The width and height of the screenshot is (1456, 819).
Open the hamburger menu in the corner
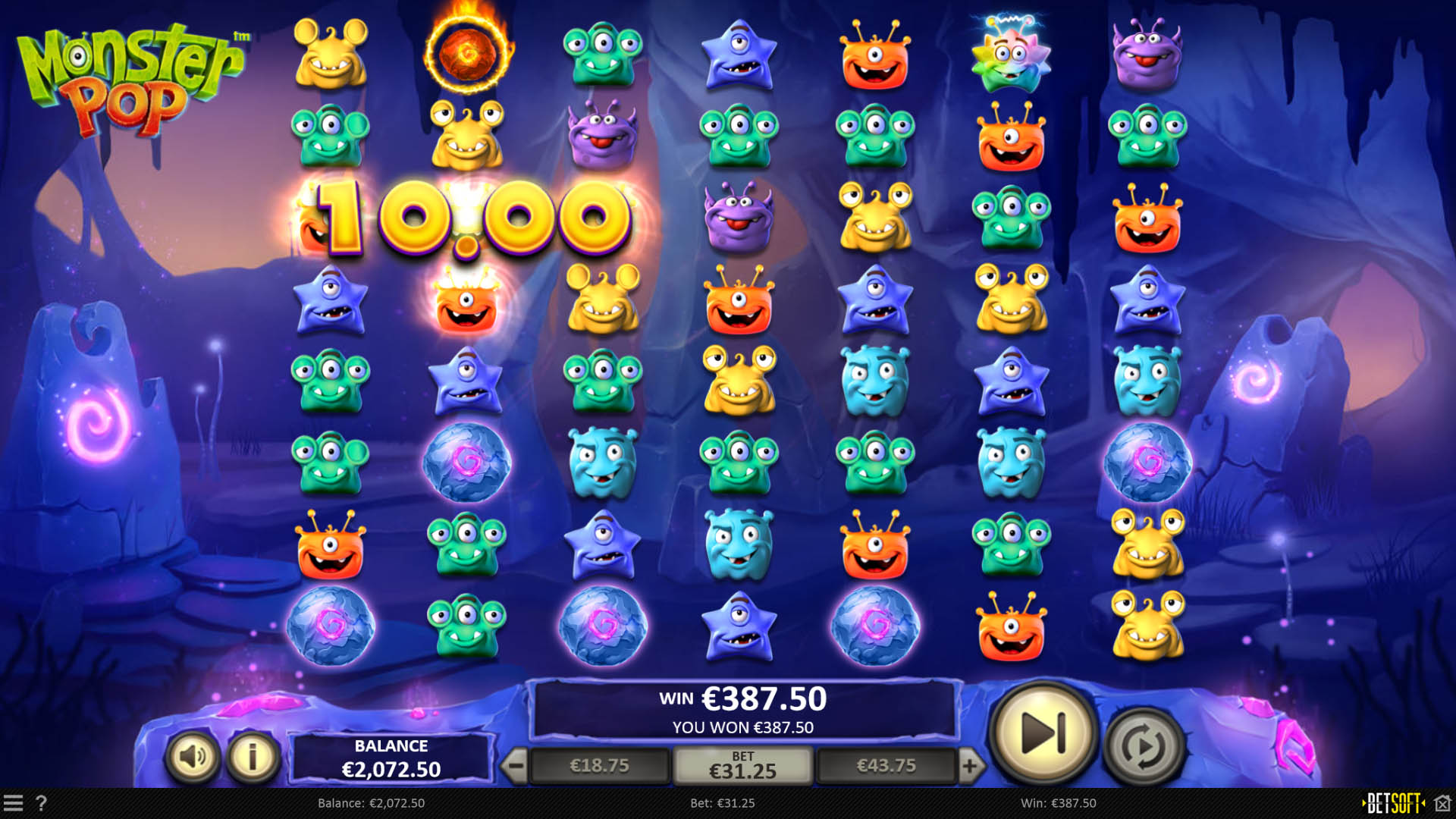click(15, 804)
